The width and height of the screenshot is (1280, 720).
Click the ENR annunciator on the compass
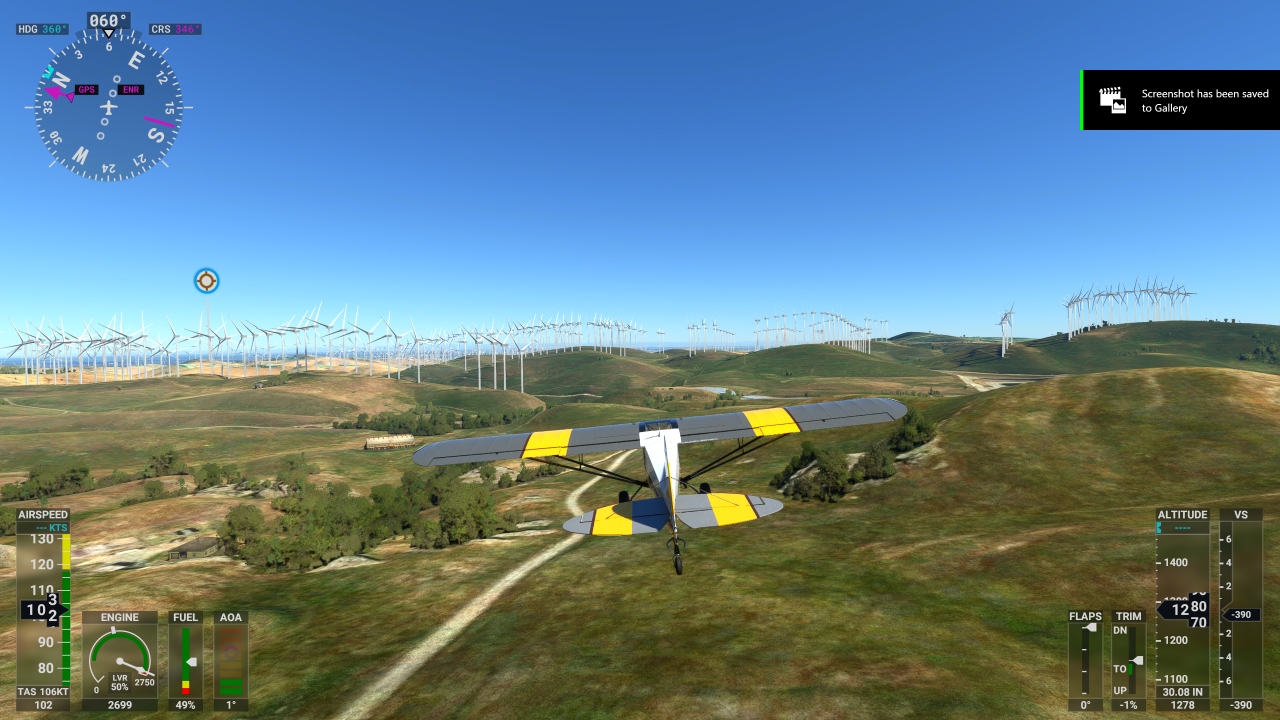131,89
